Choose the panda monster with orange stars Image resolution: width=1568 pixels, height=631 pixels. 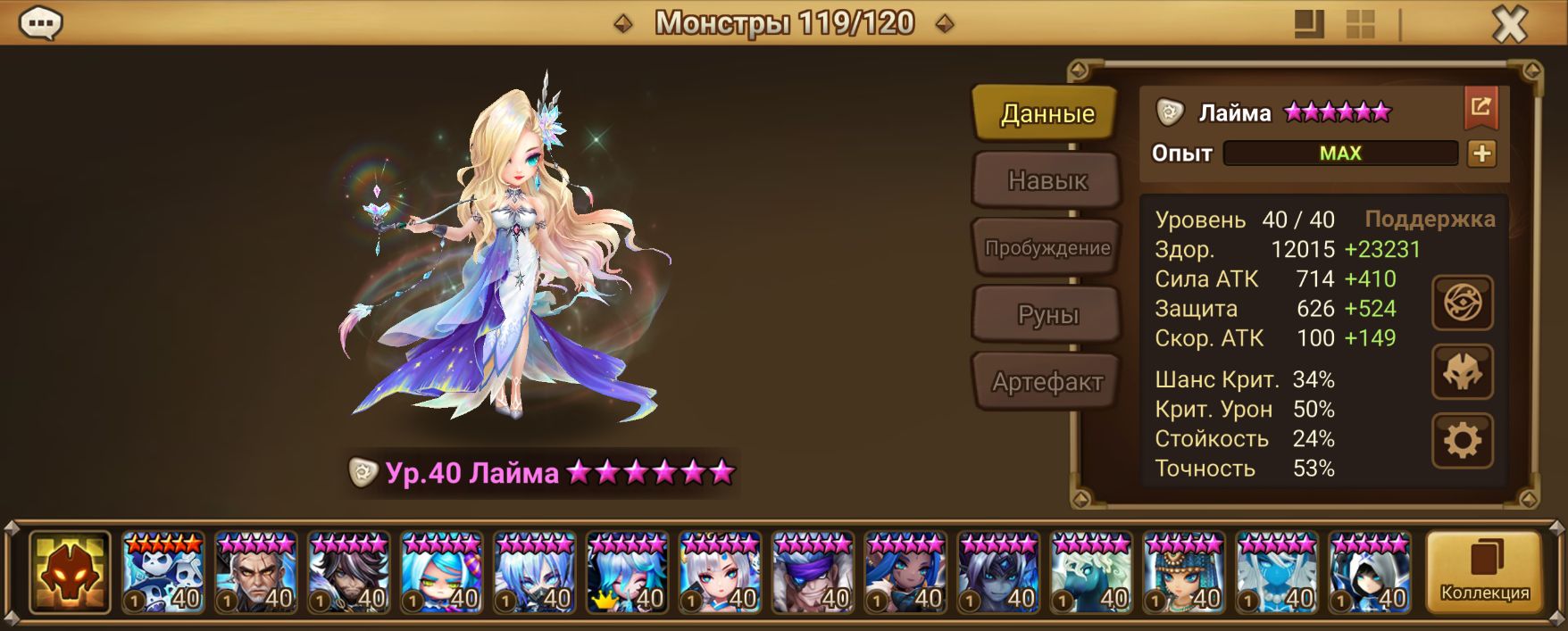[x=163, y=573]
